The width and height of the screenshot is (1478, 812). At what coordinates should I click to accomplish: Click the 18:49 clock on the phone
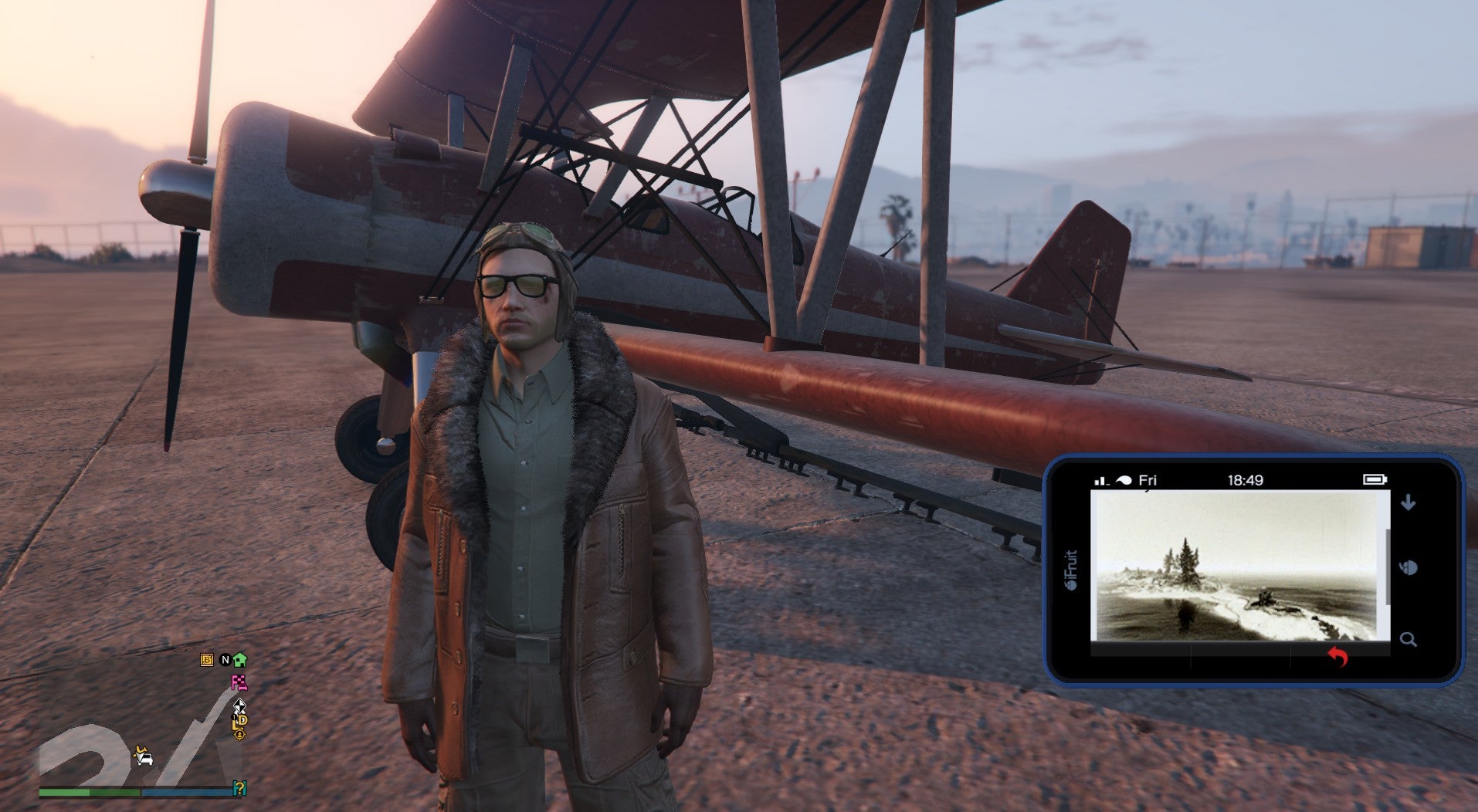(x=1246, y=480)
